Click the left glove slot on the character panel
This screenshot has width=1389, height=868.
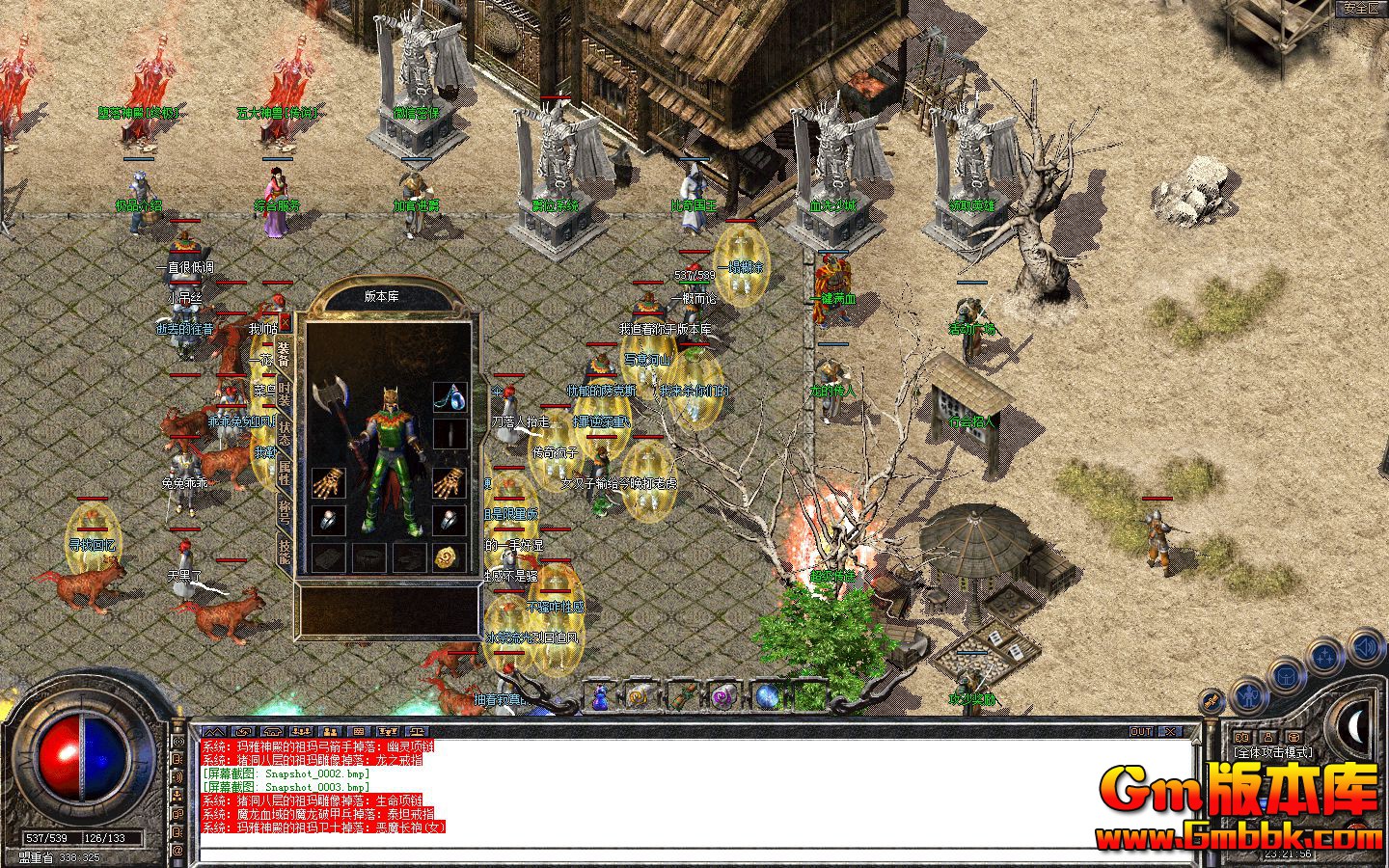(330, 484)
